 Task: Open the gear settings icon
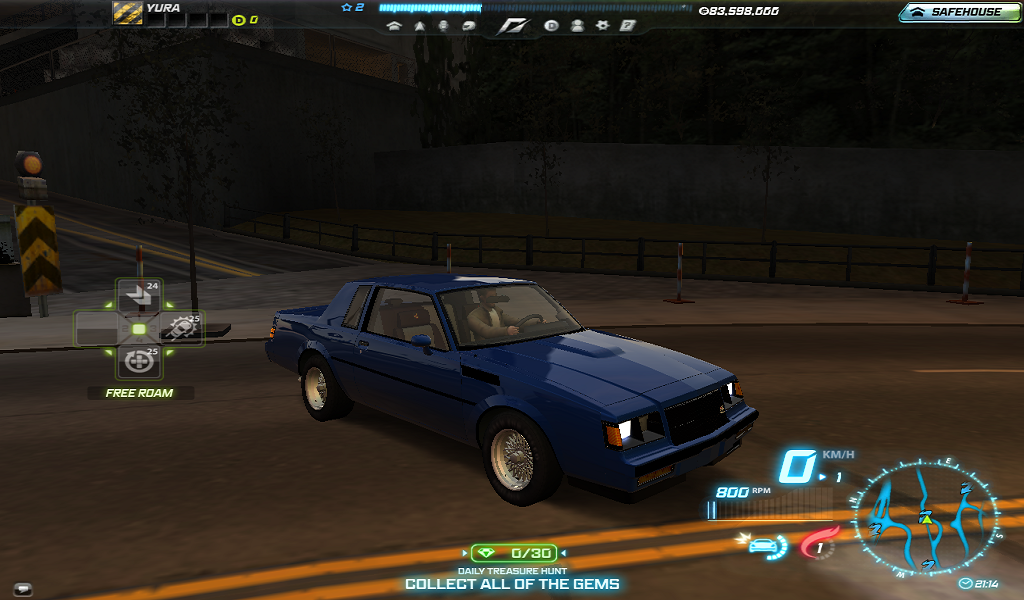pyautogui.click(x=602, y=26)
